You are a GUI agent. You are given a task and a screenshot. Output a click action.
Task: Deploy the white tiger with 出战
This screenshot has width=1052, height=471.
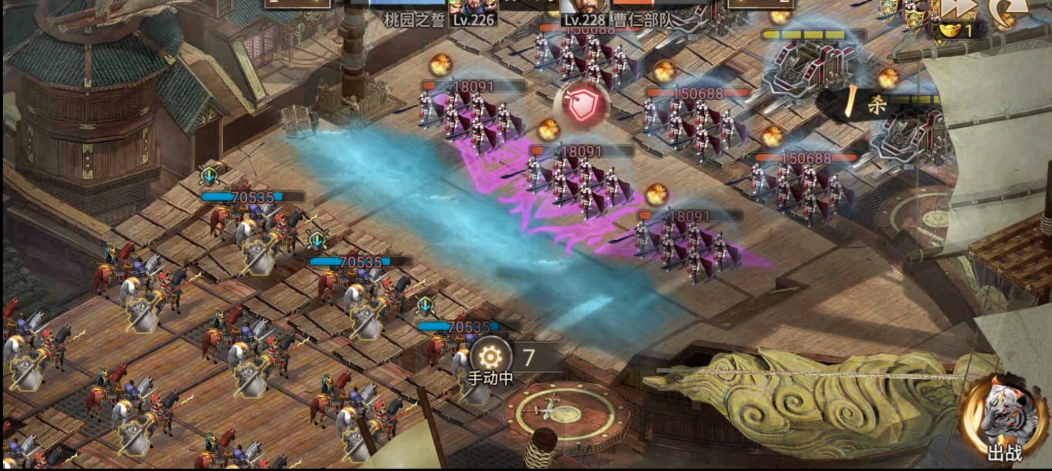1000,422
